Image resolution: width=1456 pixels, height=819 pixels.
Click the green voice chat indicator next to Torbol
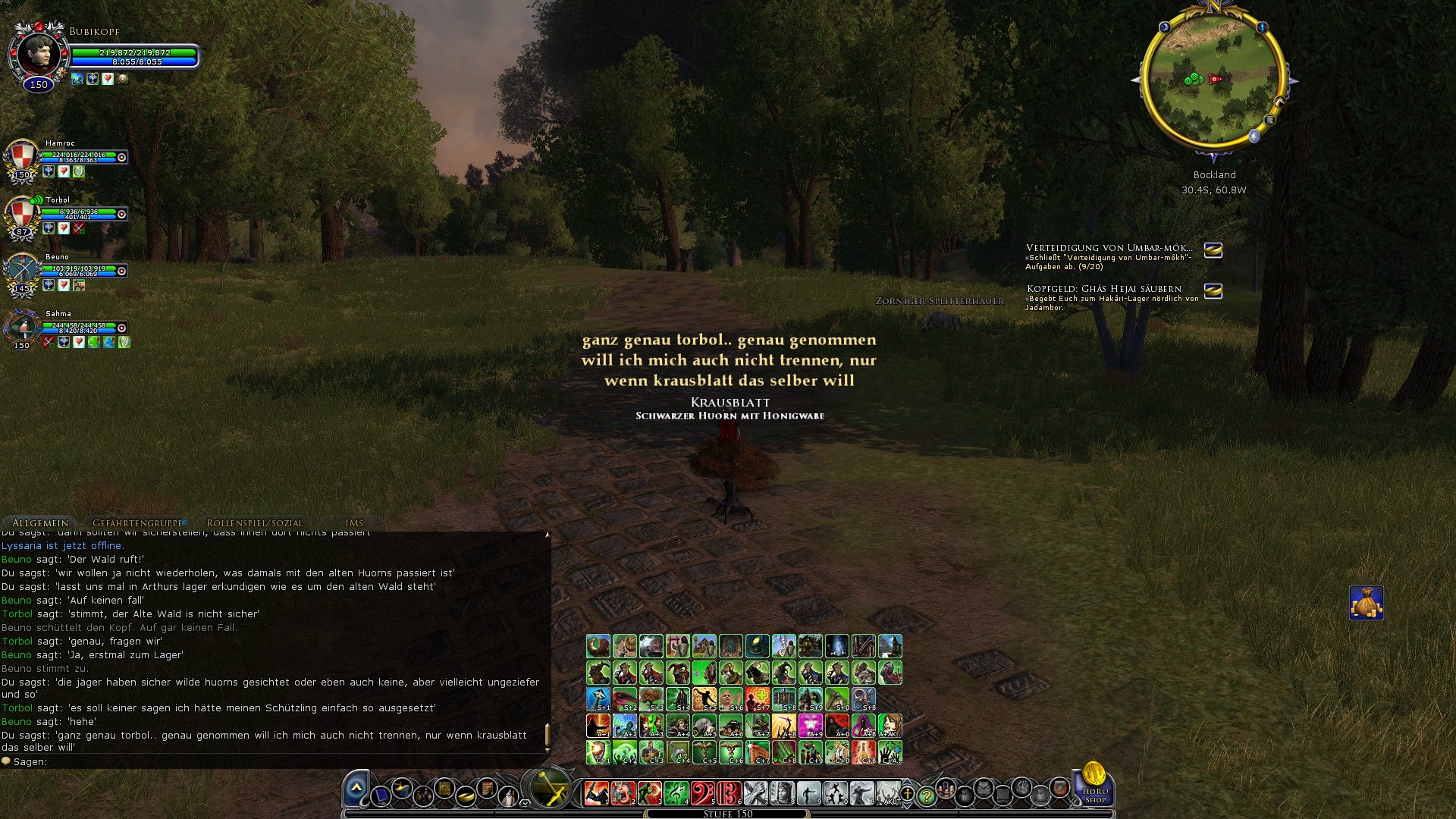click(35, 199)
